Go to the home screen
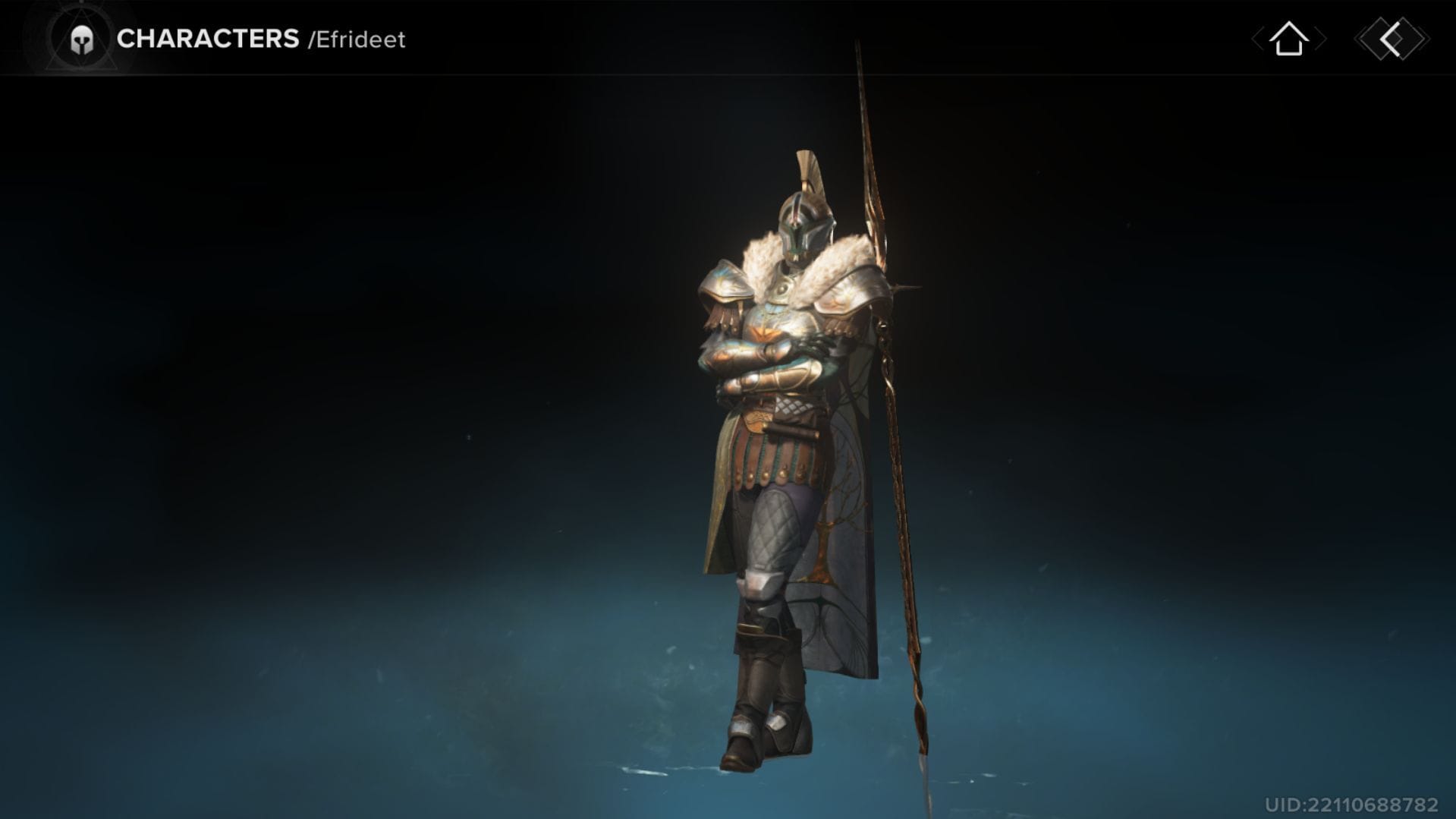Viewport: 1456px width, 819px height. [x=1288, y=39]
